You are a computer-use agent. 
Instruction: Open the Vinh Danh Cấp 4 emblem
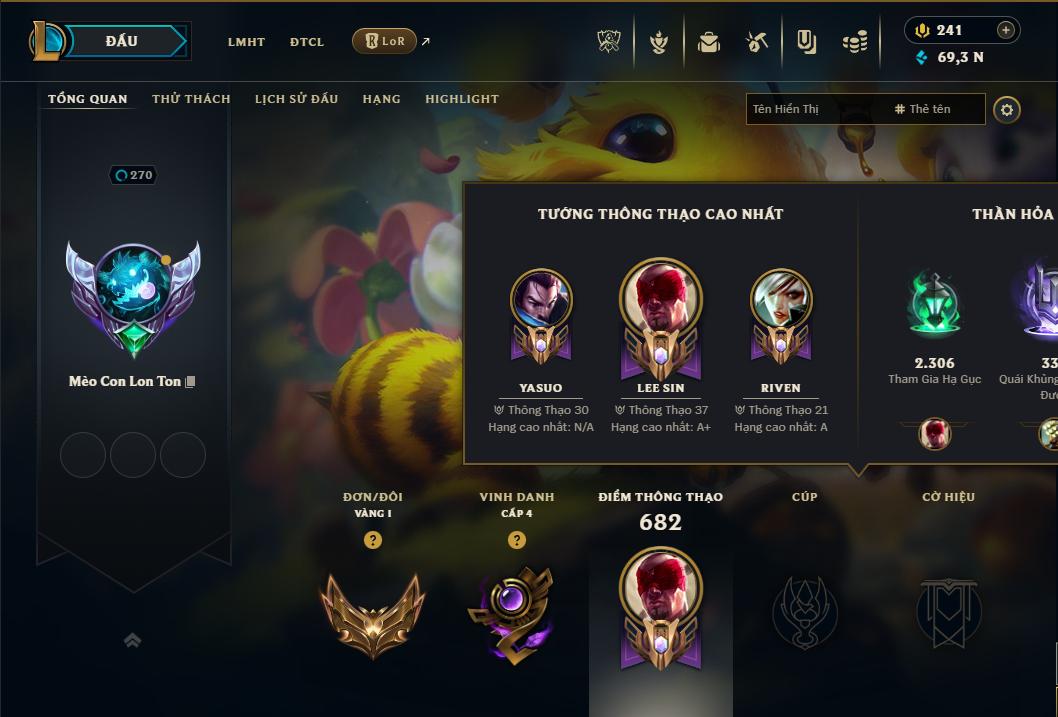tap(516, 612)
